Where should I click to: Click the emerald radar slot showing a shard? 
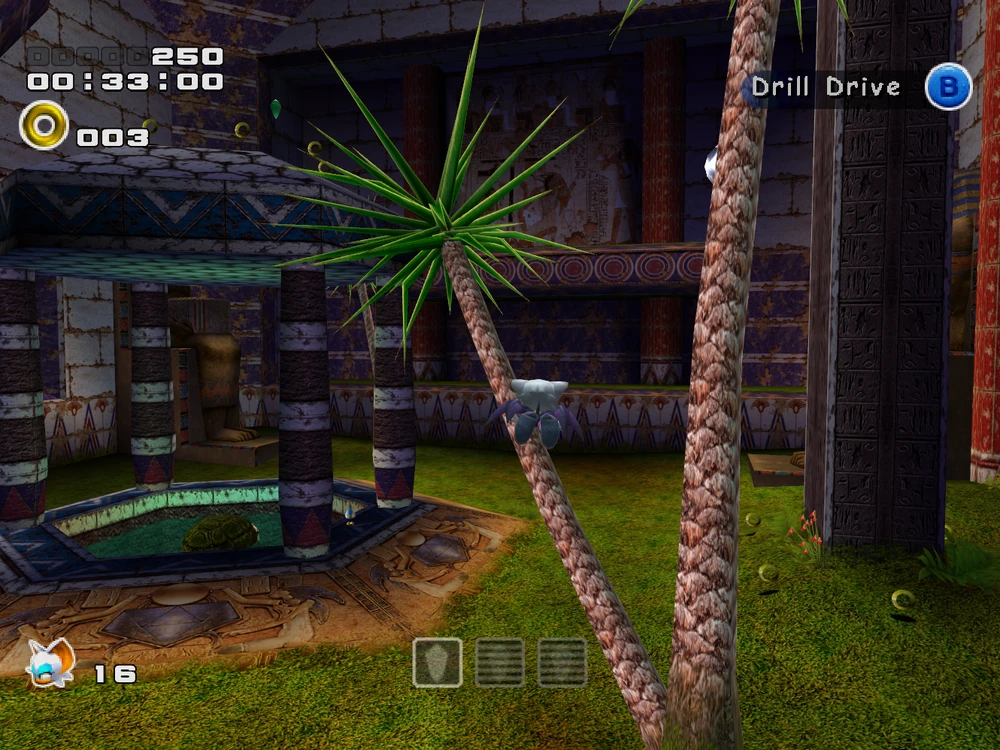tap(437, 662)
